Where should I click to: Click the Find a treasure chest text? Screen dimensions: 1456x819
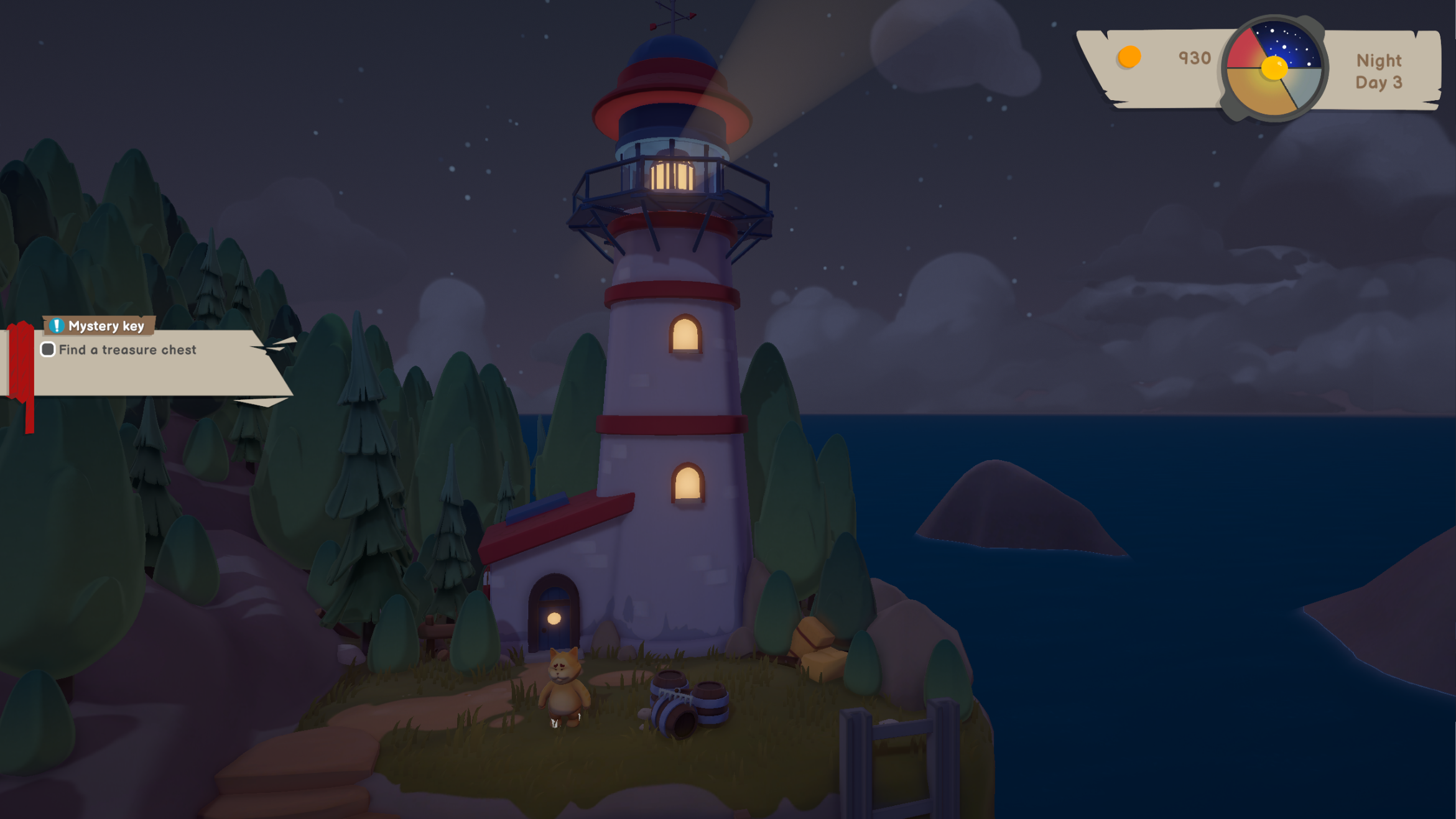(x=127, y=349)
